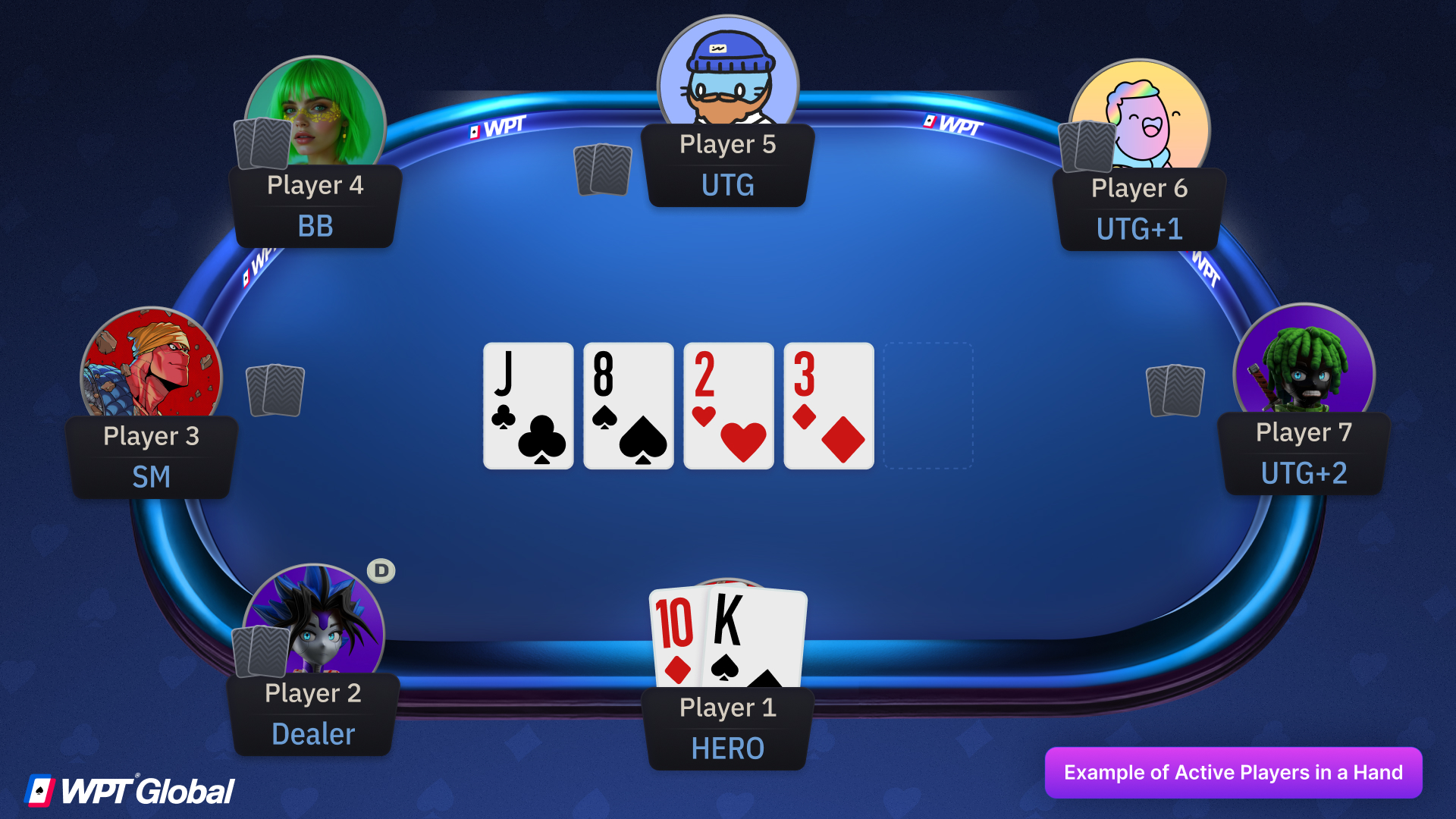Screen dimensions: 1456x819
Task: Open the Player 1 HERO nameplate
Action: (727, 726)
